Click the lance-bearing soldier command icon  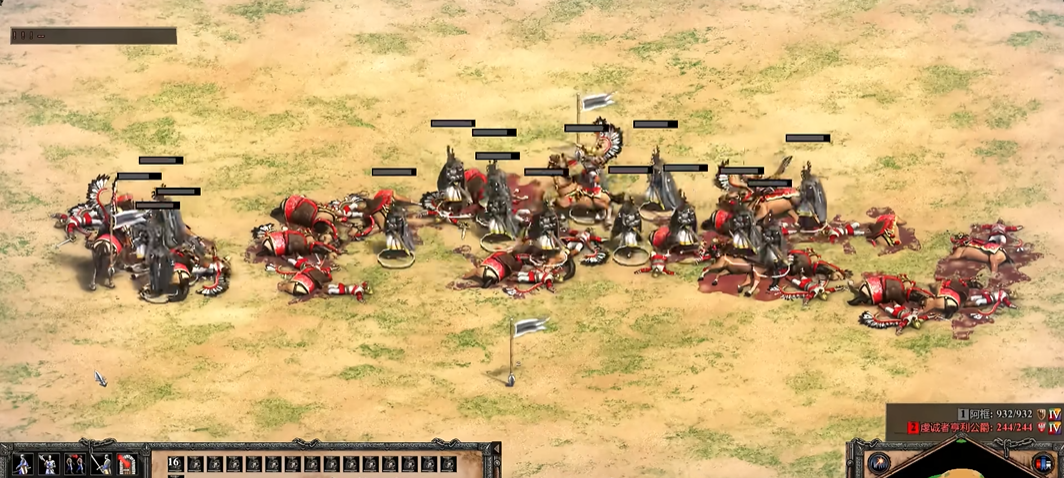tap(100, 464)
